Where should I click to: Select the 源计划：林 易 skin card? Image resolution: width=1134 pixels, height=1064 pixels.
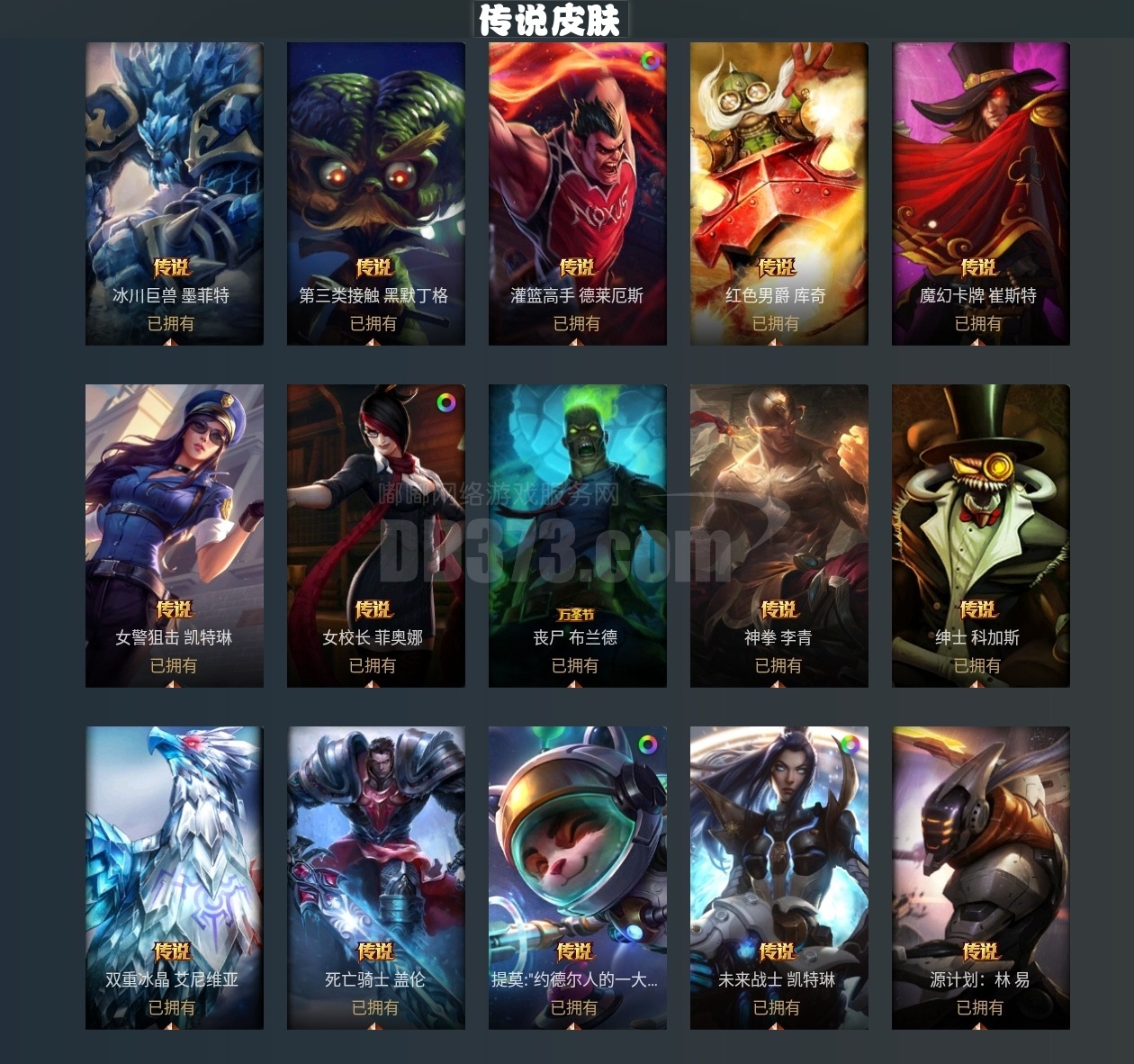(x=980, y=878)
